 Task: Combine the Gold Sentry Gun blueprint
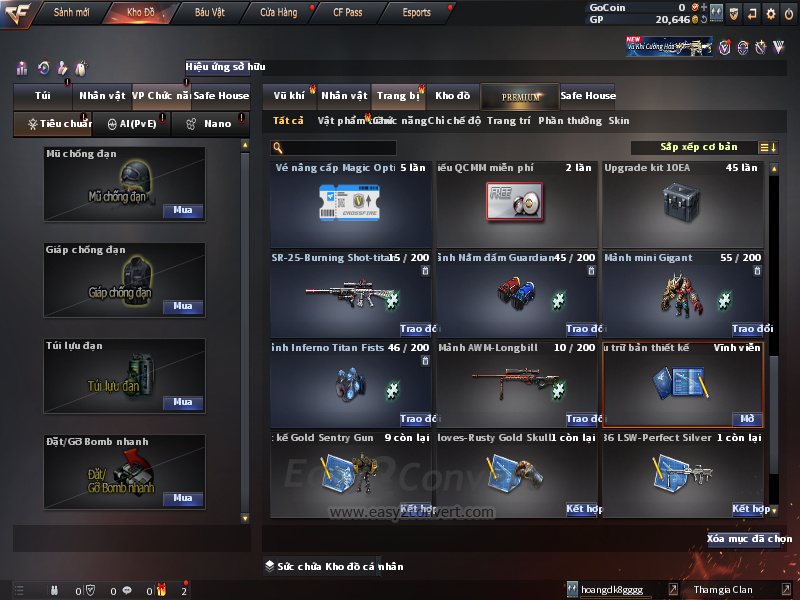tap(417, 509)
